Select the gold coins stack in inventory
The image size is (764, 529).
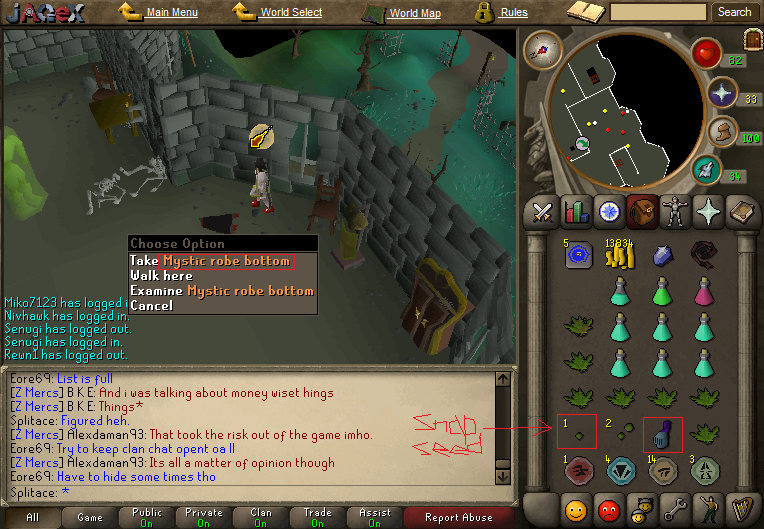tap(619, 254)
